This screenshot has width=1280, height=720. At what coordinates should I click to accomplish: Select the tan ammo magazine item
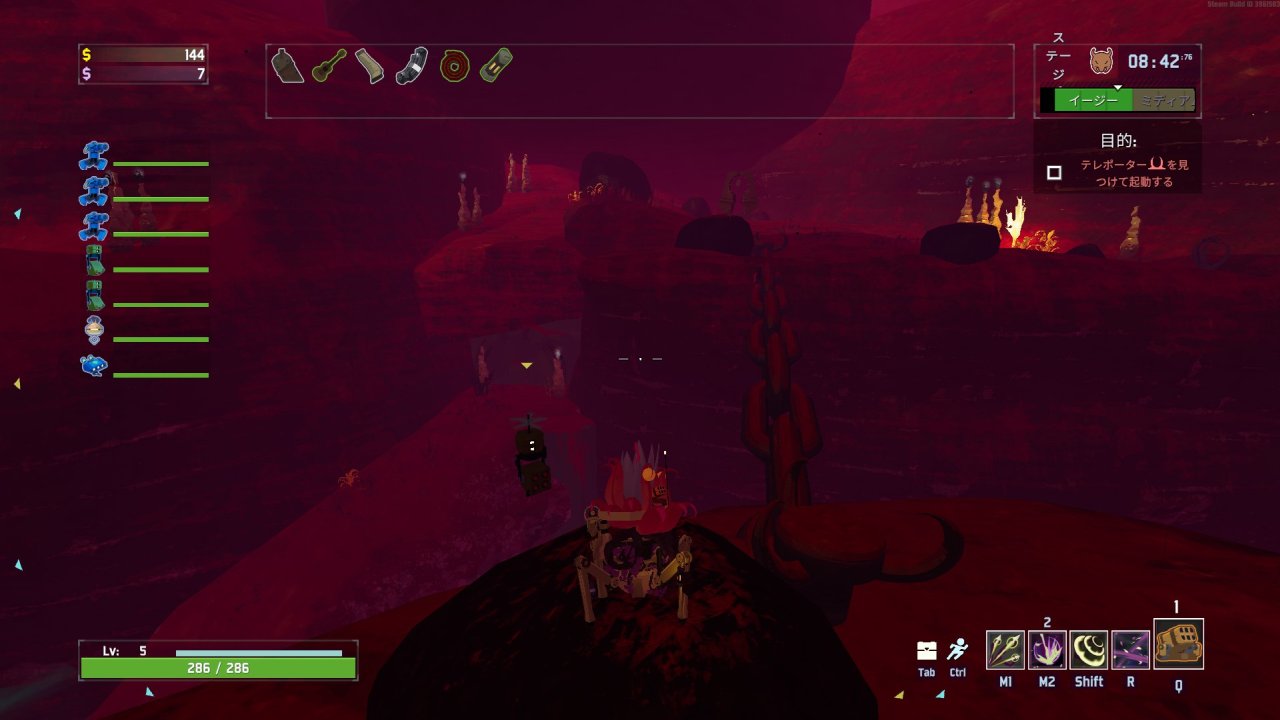(369, 66)
